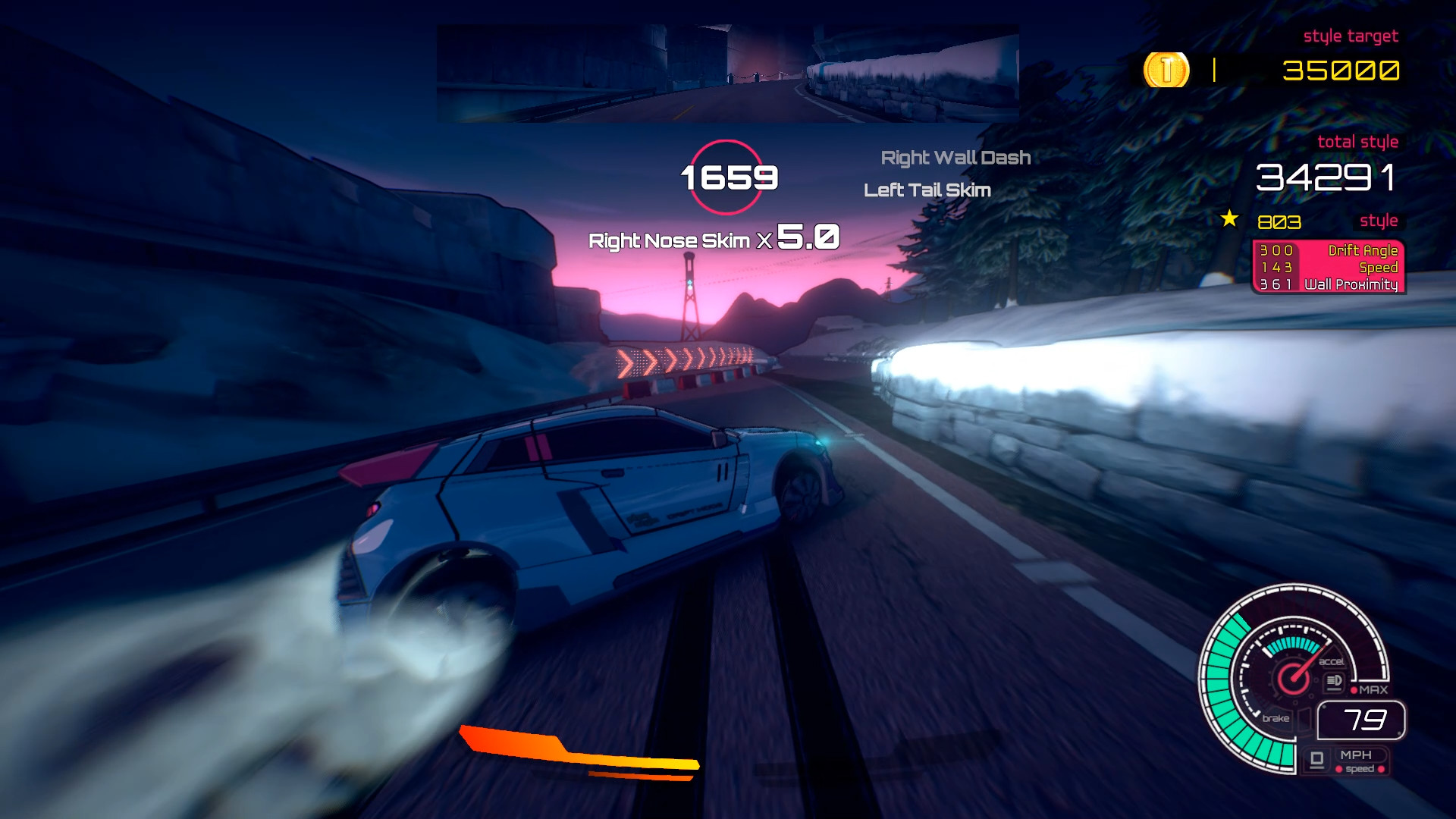Click the yellow star next to 803
The width and height of the screenshot is (1456, 819).
[x=1228, y=221]
